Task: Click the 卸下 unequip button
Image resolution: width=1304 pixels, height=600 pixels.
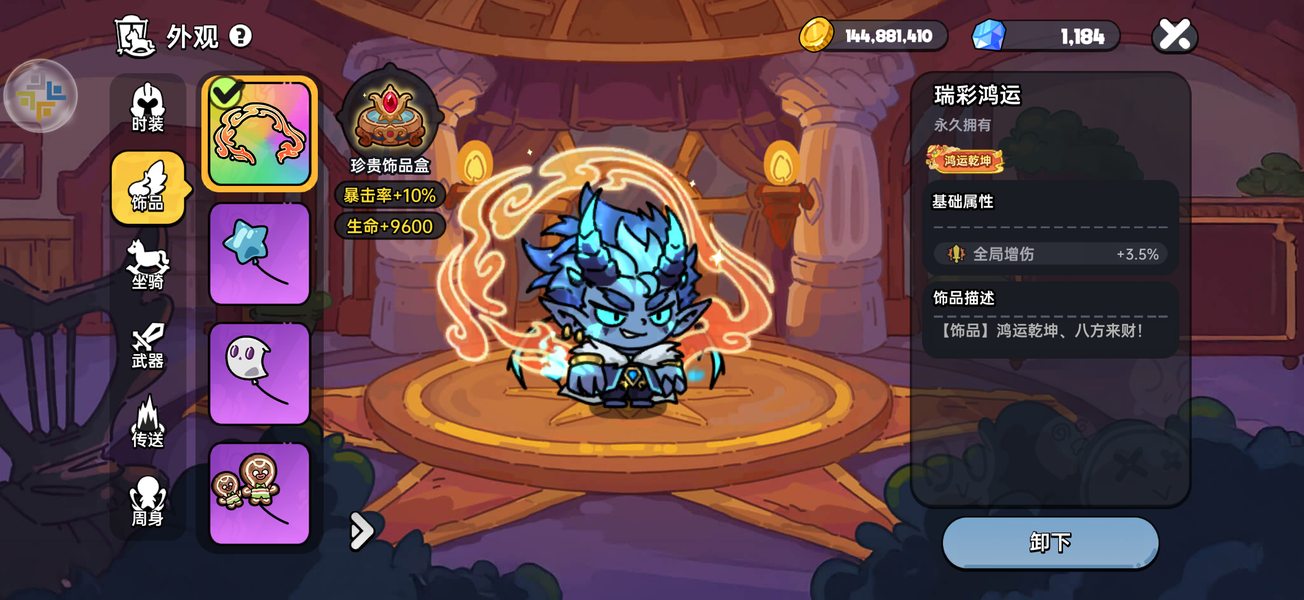Action: pos(1050,543)
